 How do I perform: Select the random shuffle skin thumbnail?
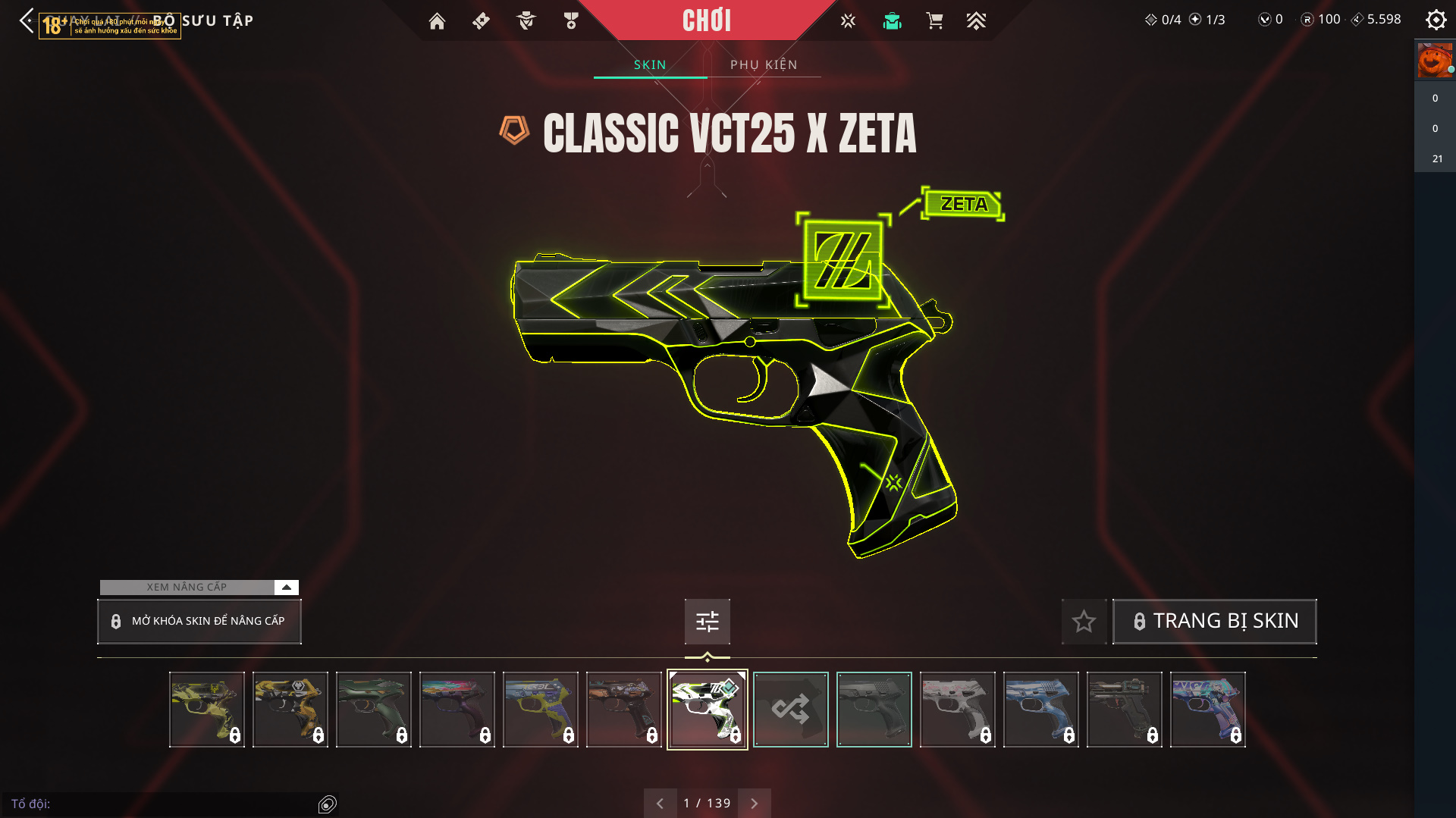[x=790, y=710]
